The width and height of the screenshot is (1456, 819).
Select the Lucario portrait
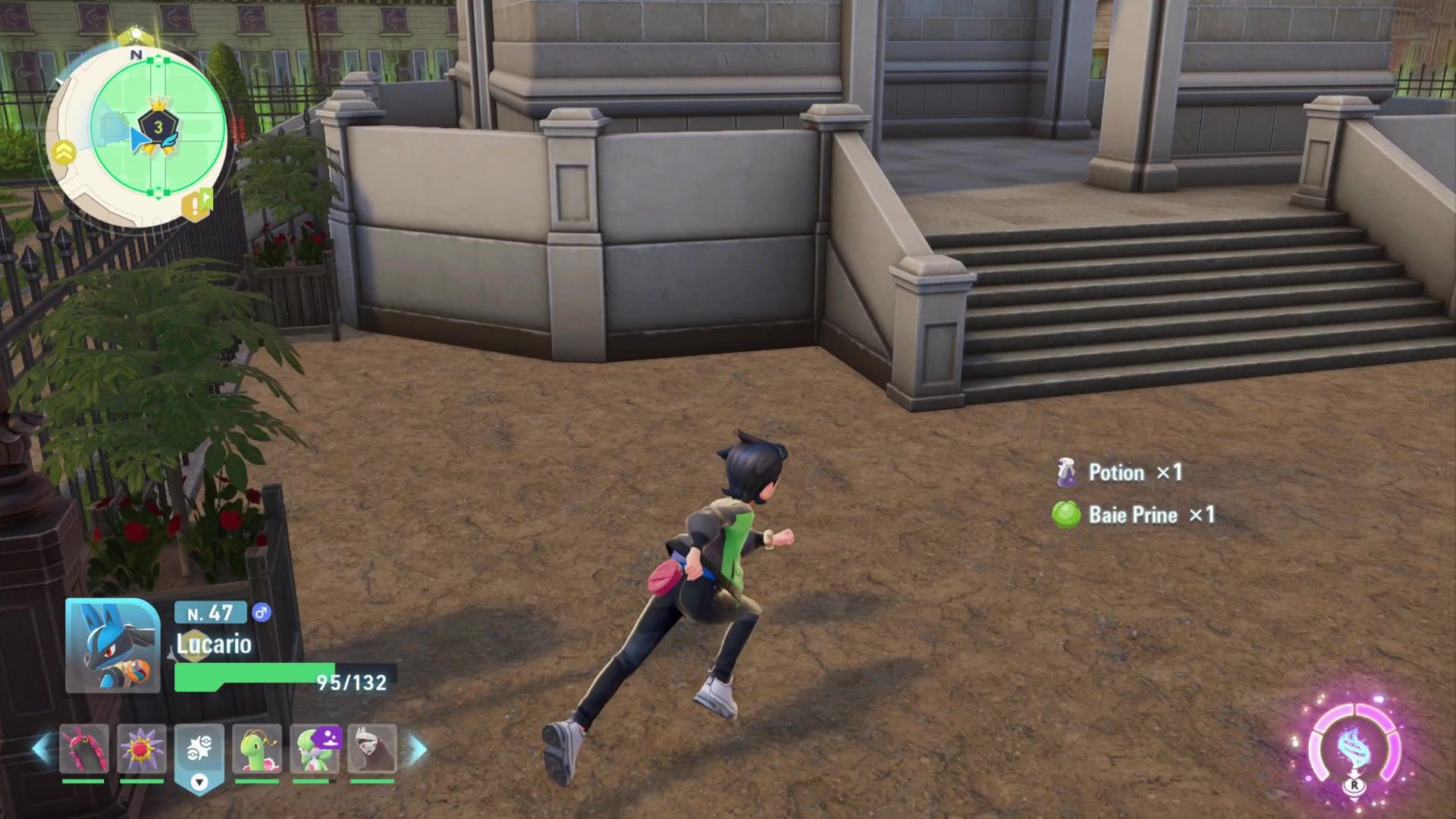112,645
